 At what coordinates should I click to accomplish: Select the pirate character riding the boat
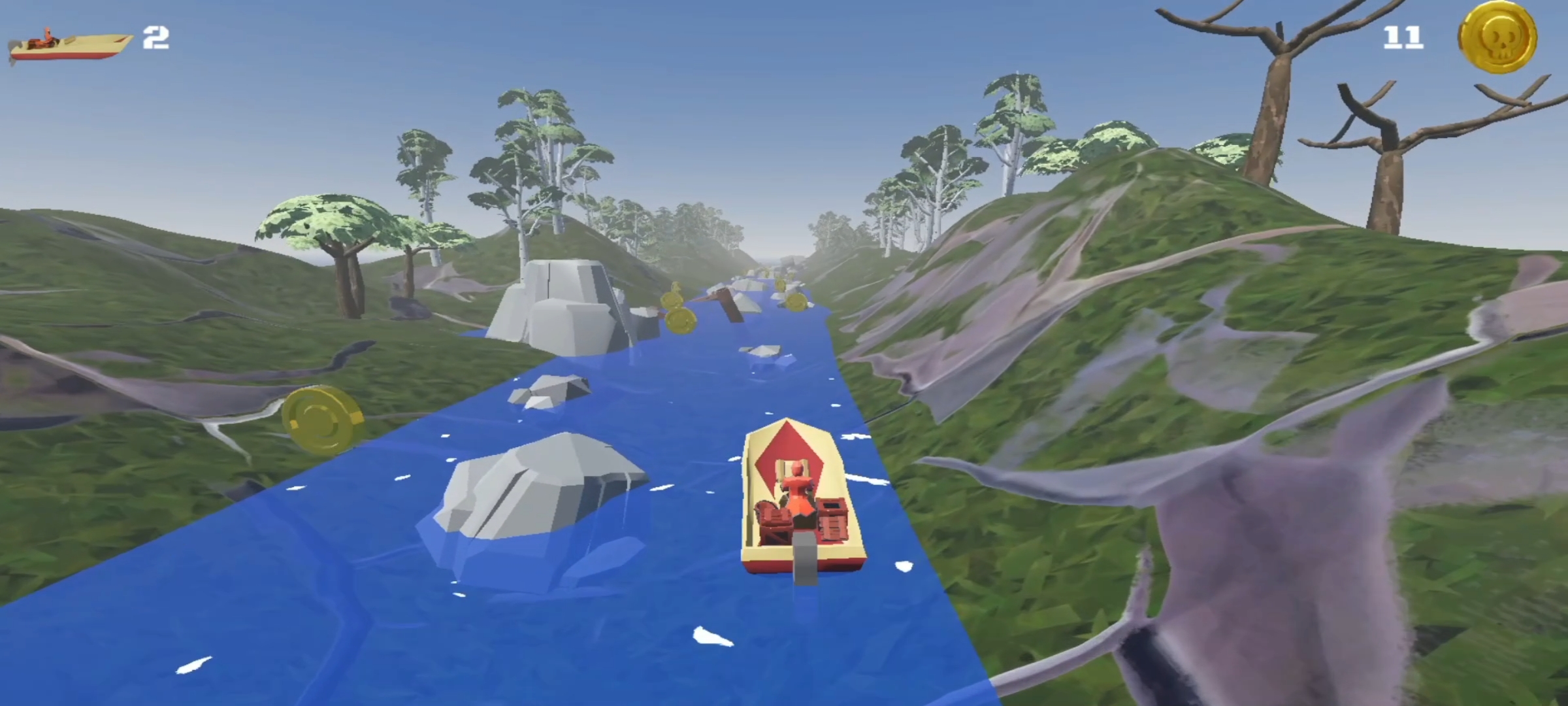pos(798,487)
